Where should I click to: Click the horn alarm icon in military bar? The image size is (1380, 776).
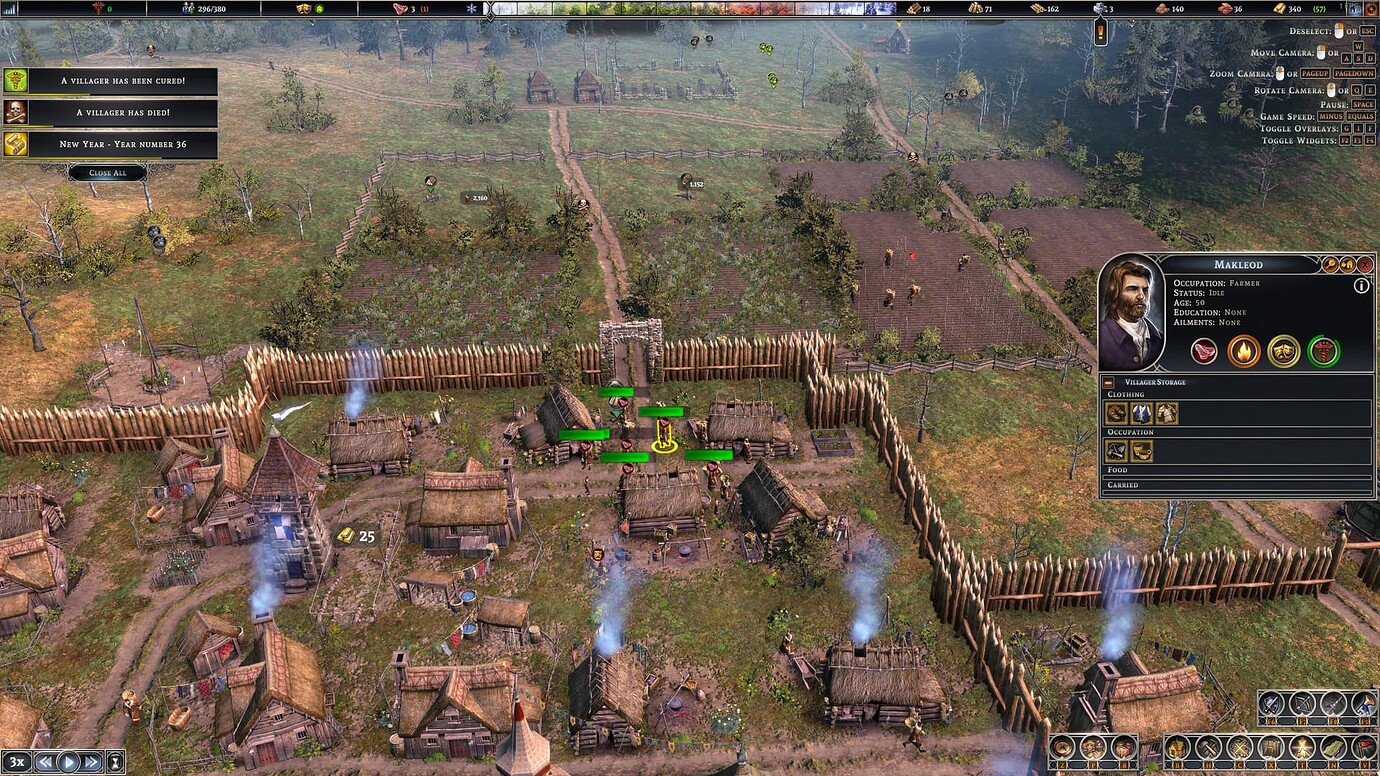coord(1364,705)
